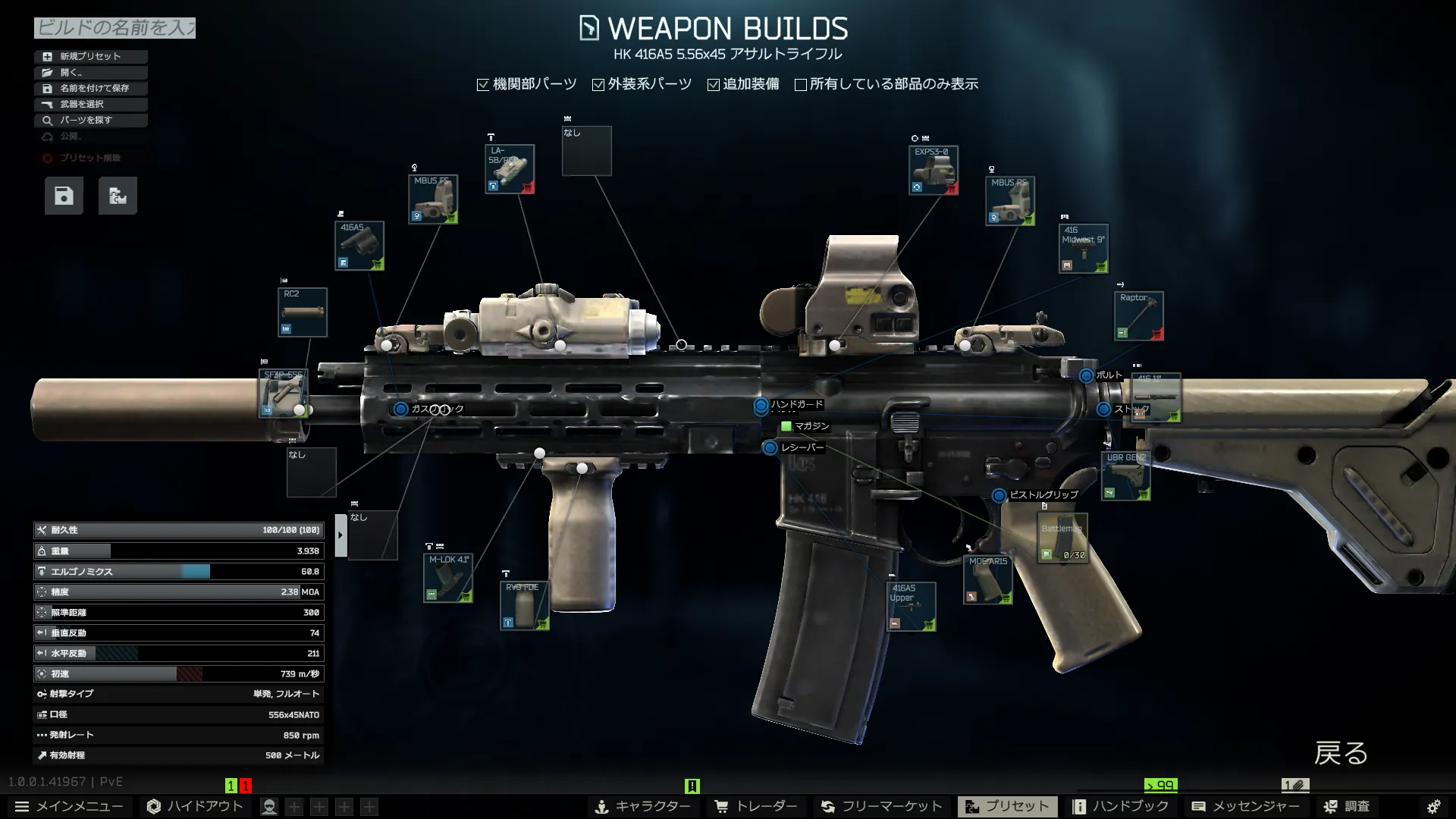Open the メインメニュー main menu

click(69, 806)
